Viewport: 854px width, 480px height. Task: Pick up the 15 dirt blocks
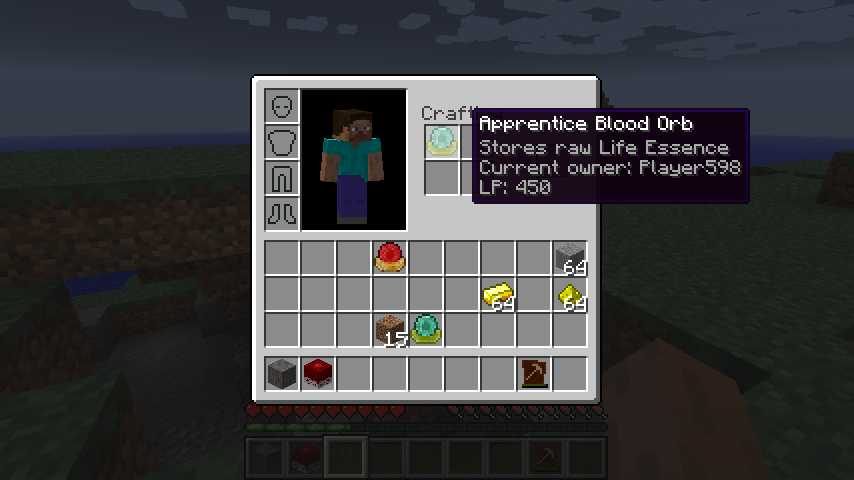pos(390,330)
